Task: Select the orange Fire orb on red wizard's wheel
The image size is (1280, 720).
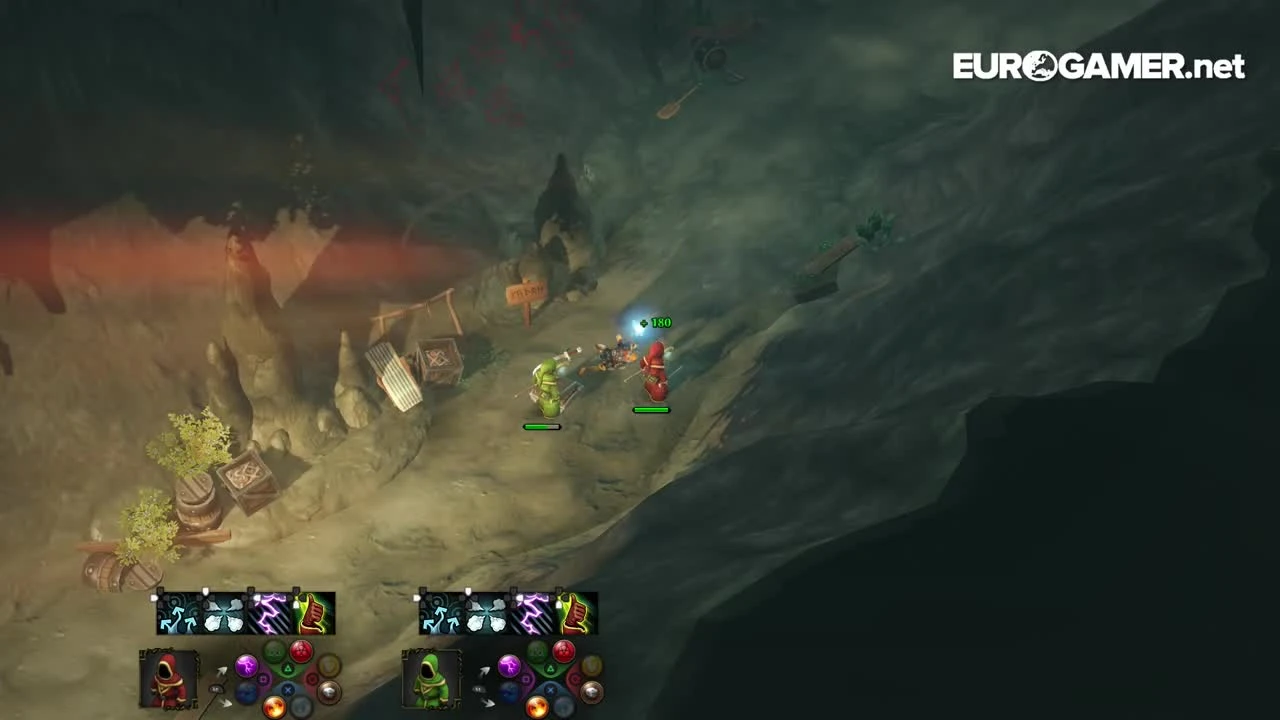Action: point(274,704)
